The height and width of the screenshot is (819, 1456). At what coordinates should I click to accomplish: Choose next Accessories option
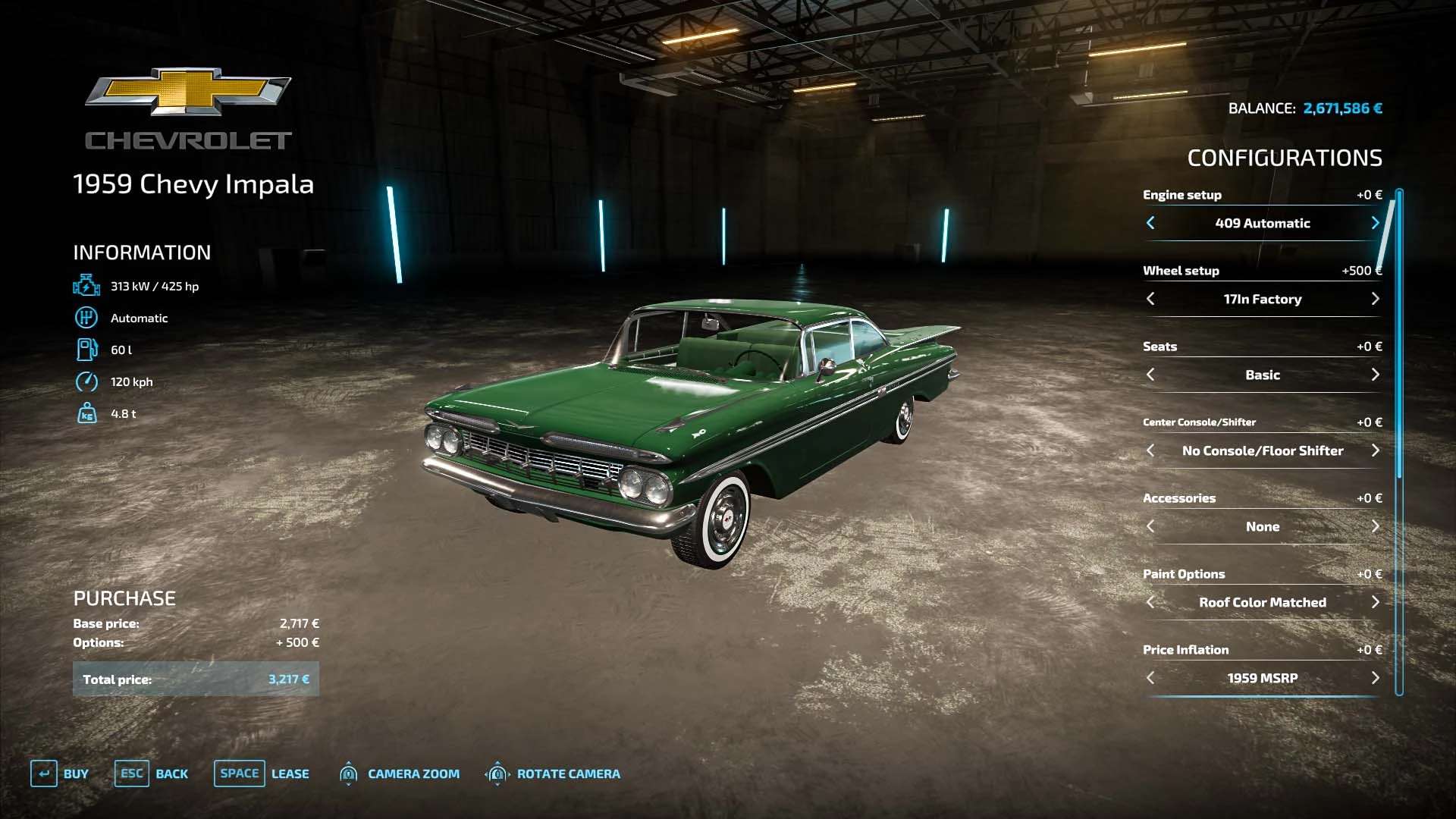[x=1375, y=526]
